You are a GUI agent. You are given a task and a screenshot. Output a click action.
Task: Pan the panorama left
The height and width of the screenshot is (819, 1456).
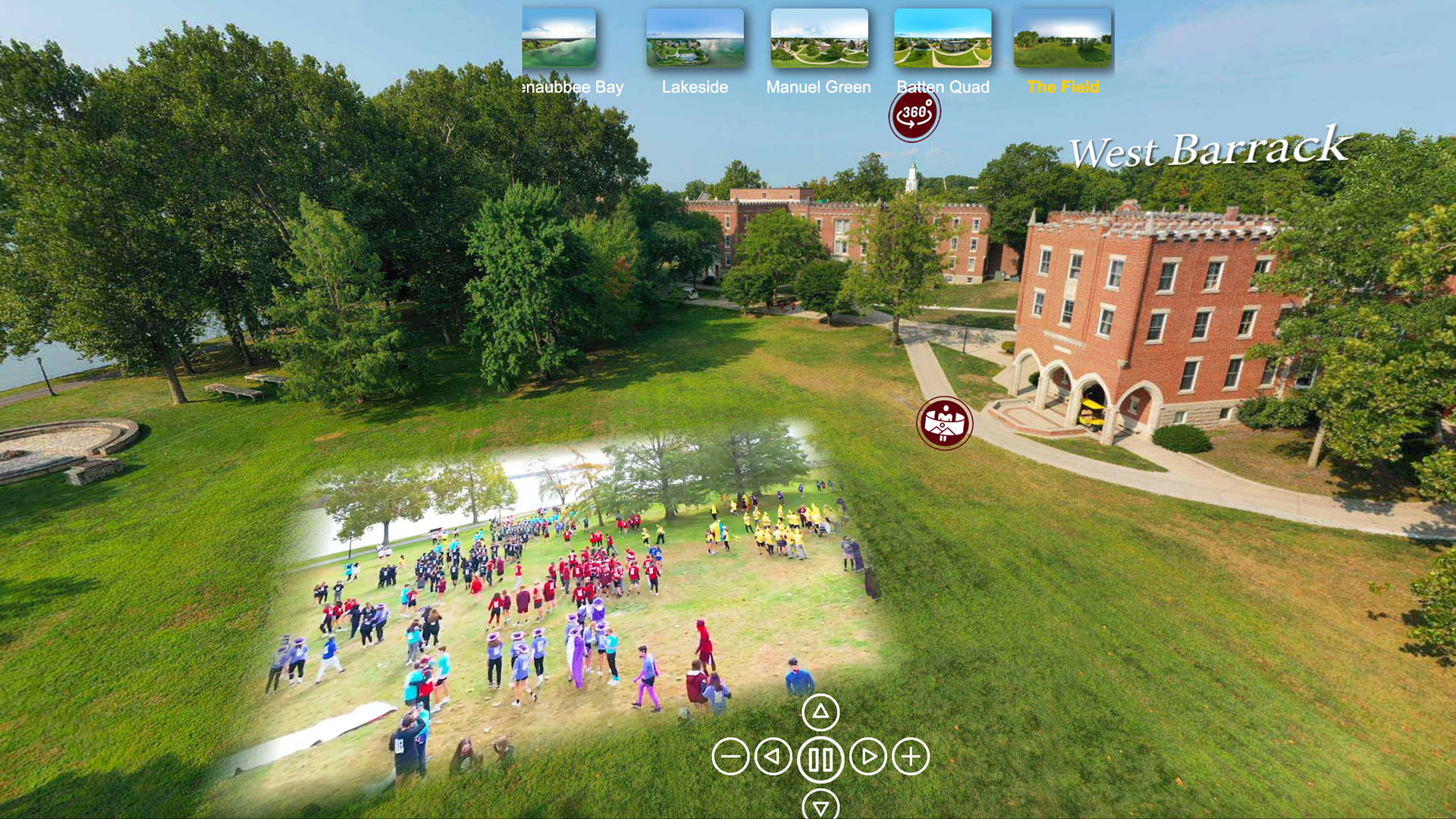coord(775,755)
